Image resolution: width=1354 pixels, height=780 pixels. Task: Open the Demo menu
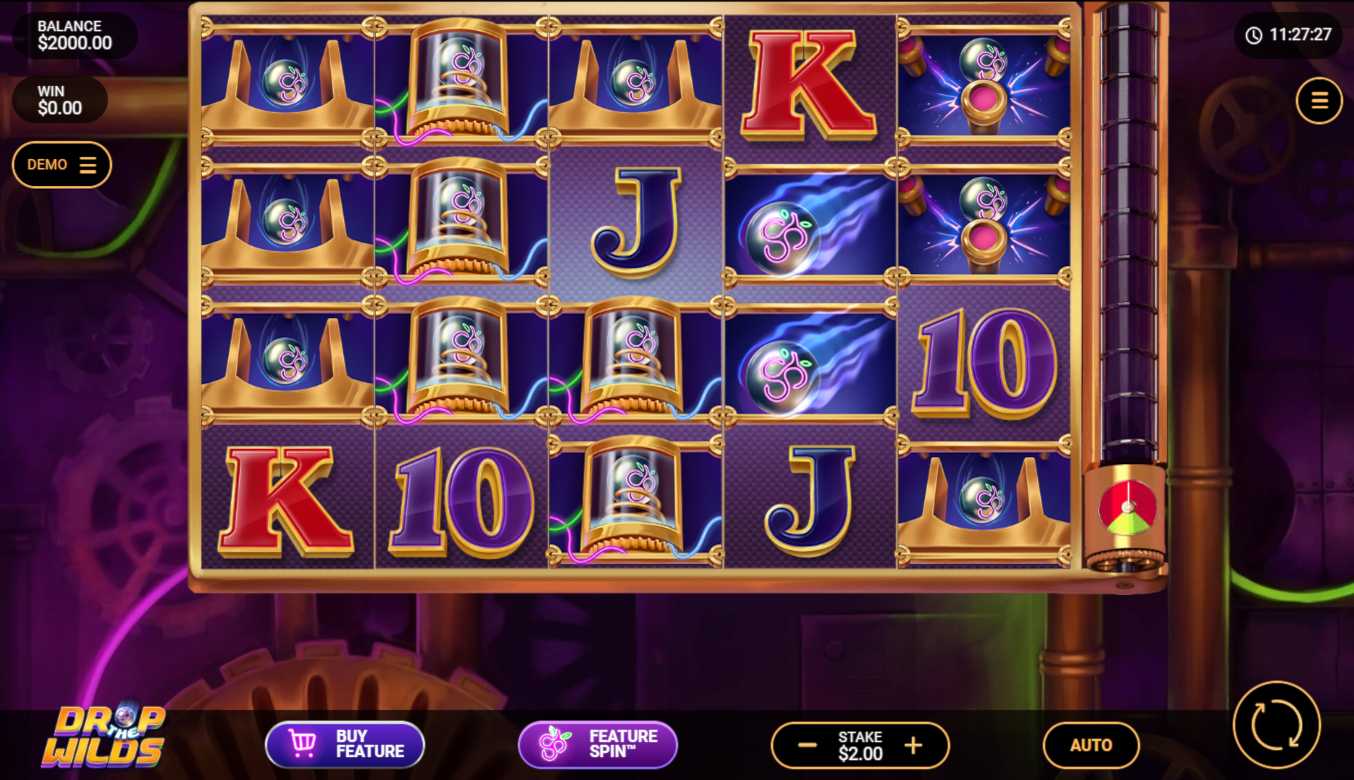point(62,165)
